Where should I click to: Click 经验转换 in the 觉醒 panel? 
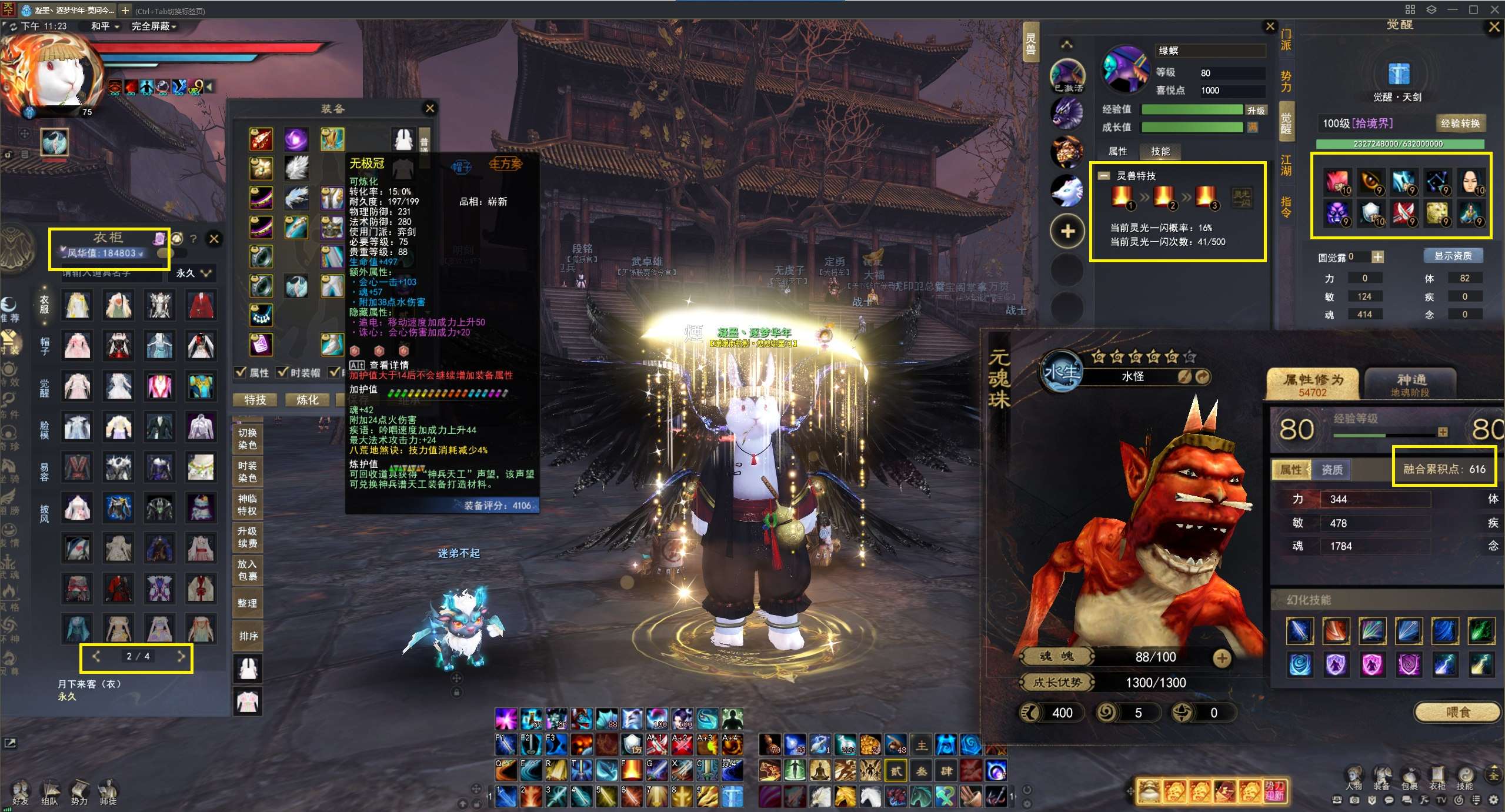[1460, 123]
